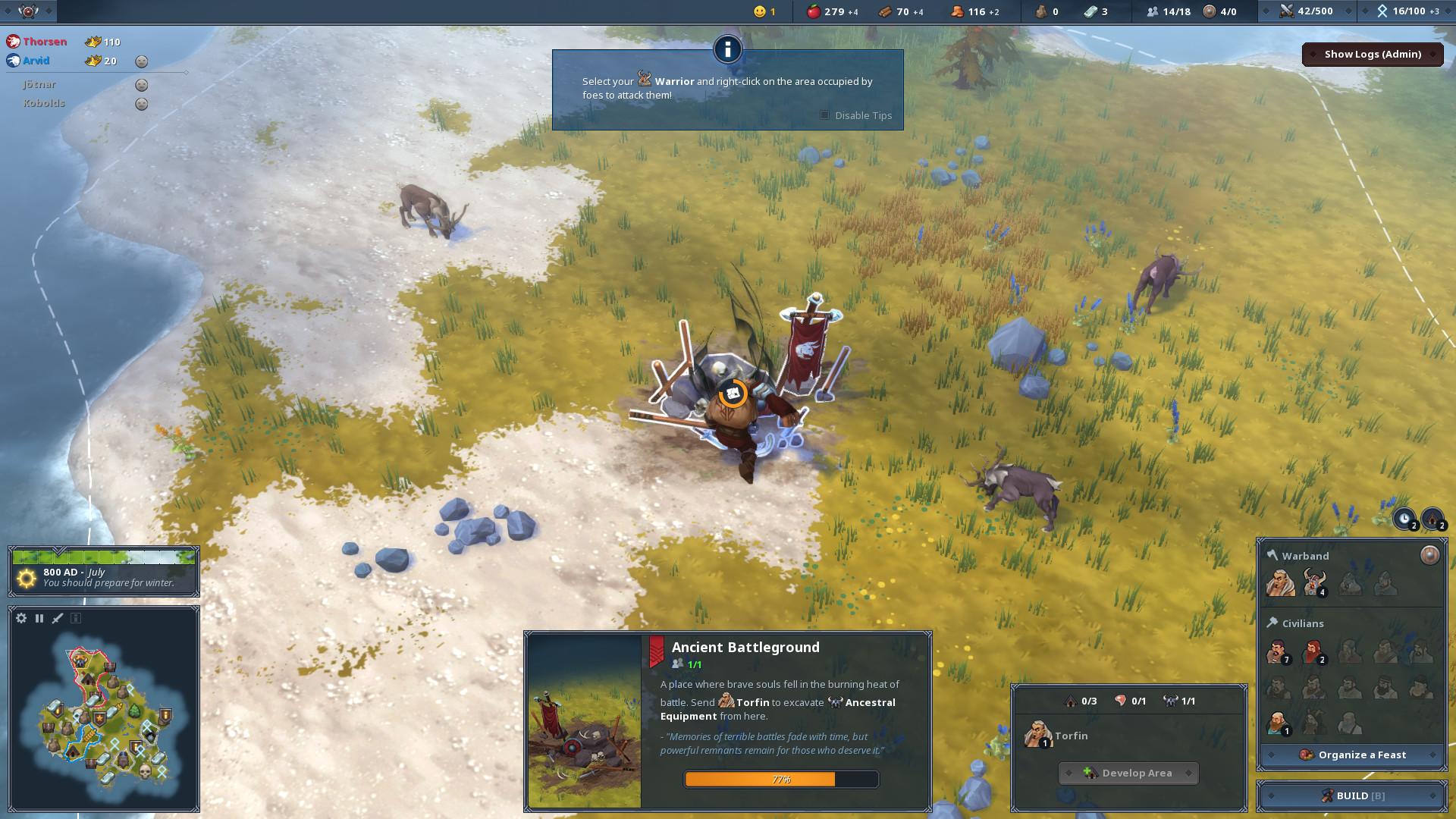Click the info icon on minimap panel

[76, 618]
